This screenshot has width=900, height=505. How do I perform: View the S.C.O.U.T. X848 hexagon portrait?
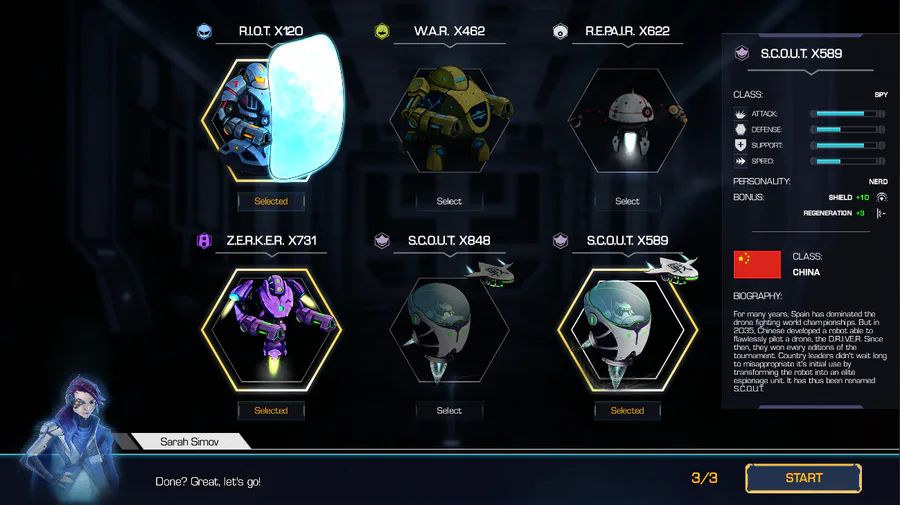coord(449,328)
